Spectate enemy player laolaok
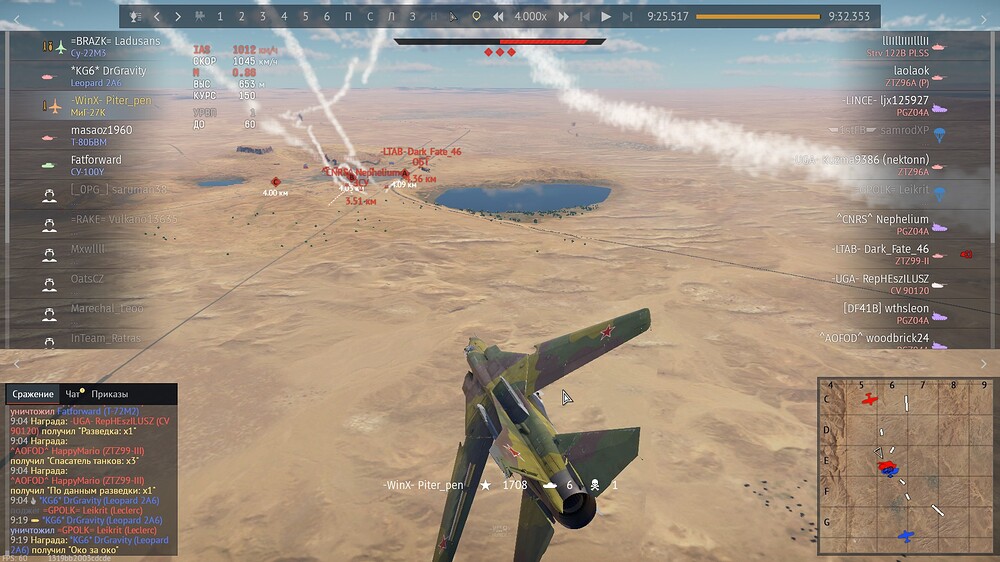The image size is (1000, 562). [x=911, y=71]
